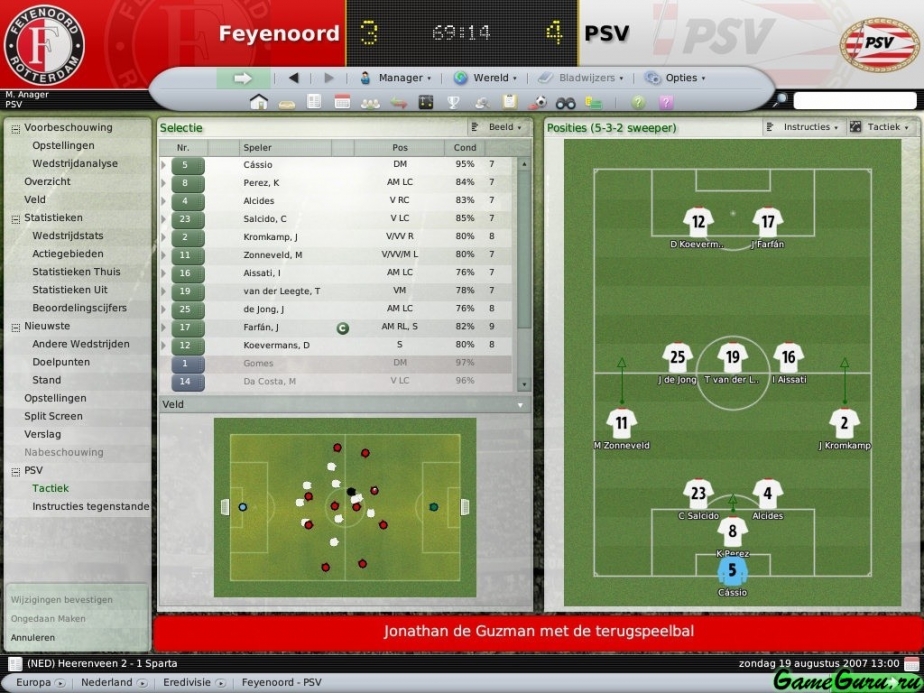Select Farfán, J in the squad list
Viewport: 924px width, 693px height.
pyautogui.click(x=261, y=327)
